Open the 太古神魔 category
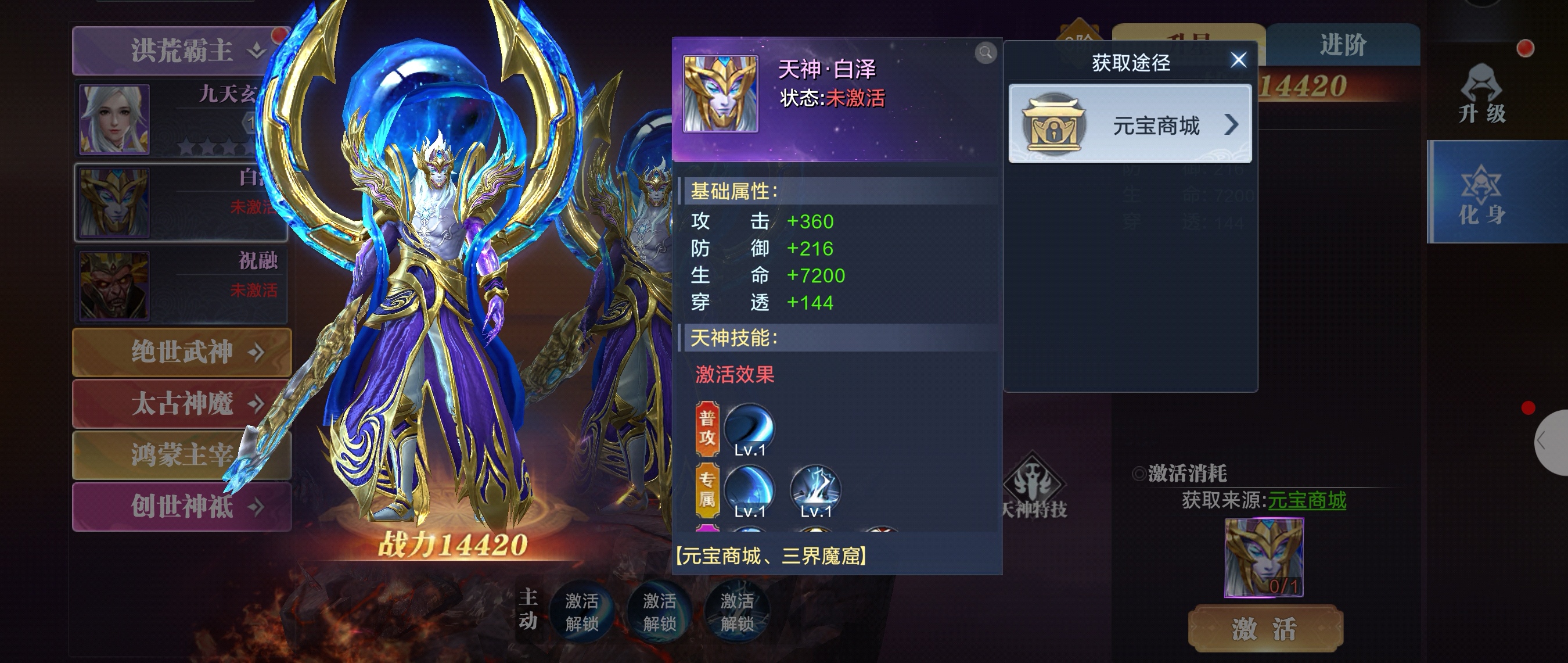This screenshot has height=663, width=1568. tap(181, 404)
